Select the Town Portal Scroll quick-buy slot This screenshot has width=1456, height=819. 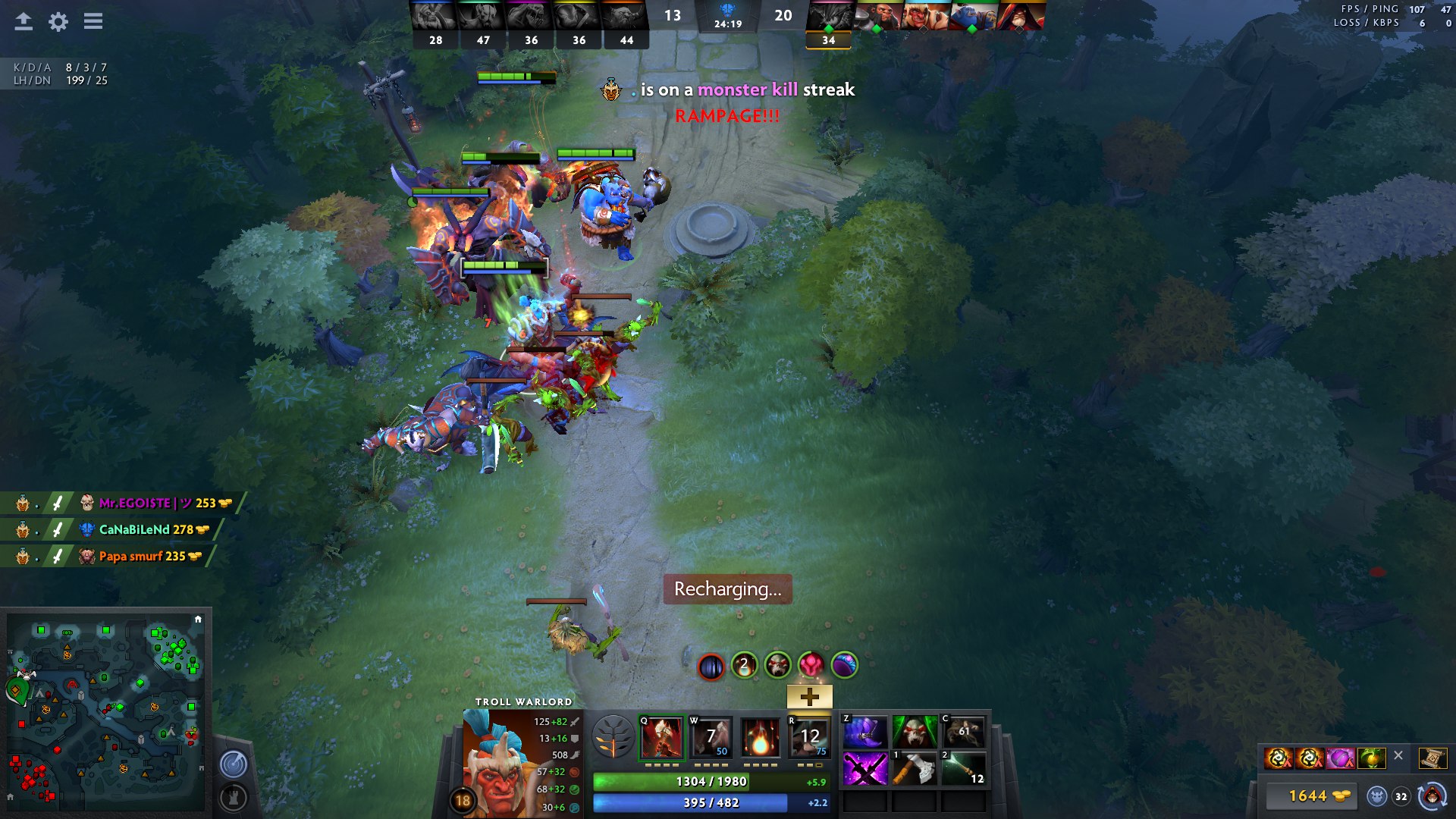1432,758
